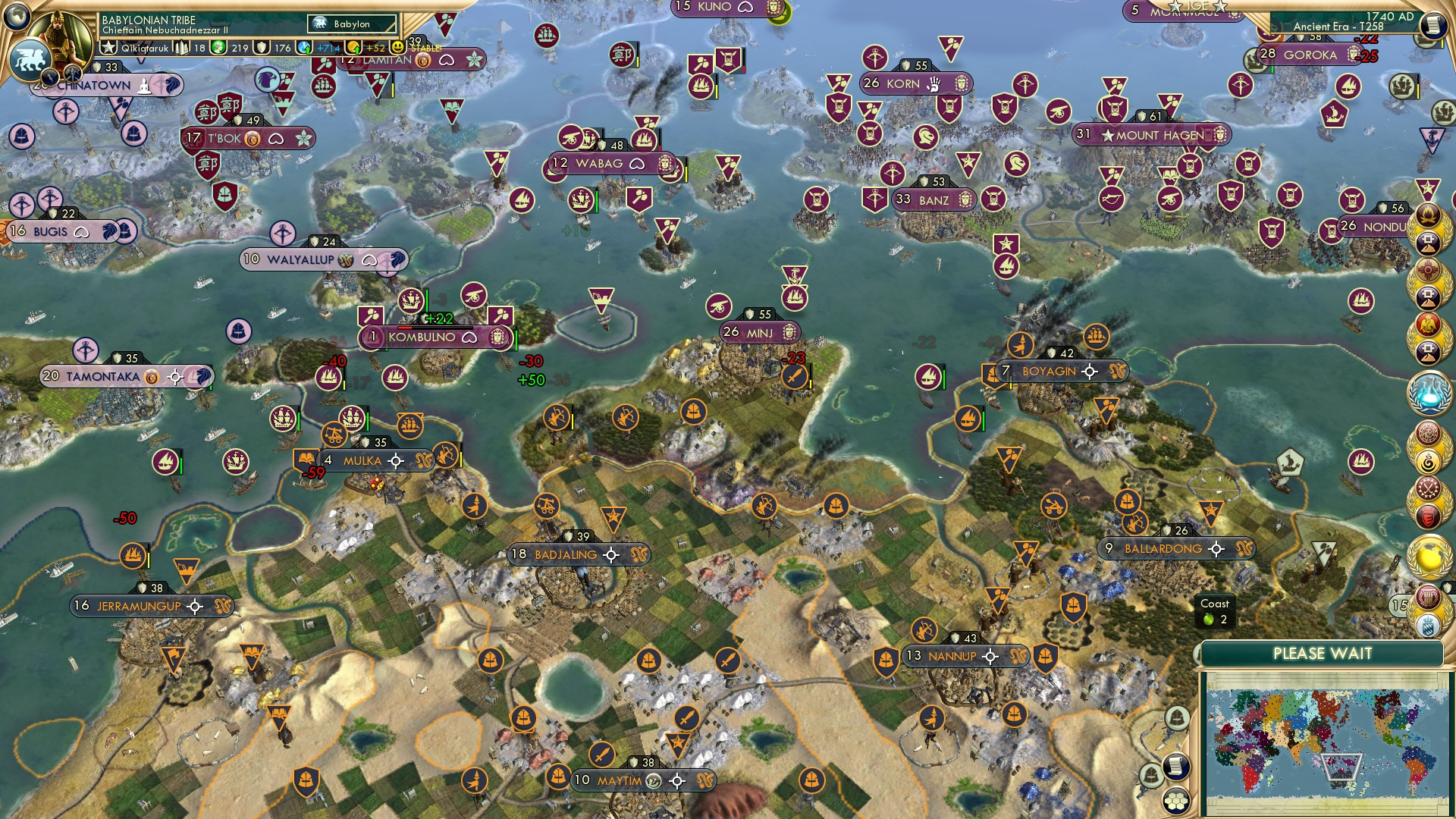The height and width of the screenshot is (819, 1456).
Task: Click the Qikiqtaruk score star icon
Action: [x=108, y=46]
